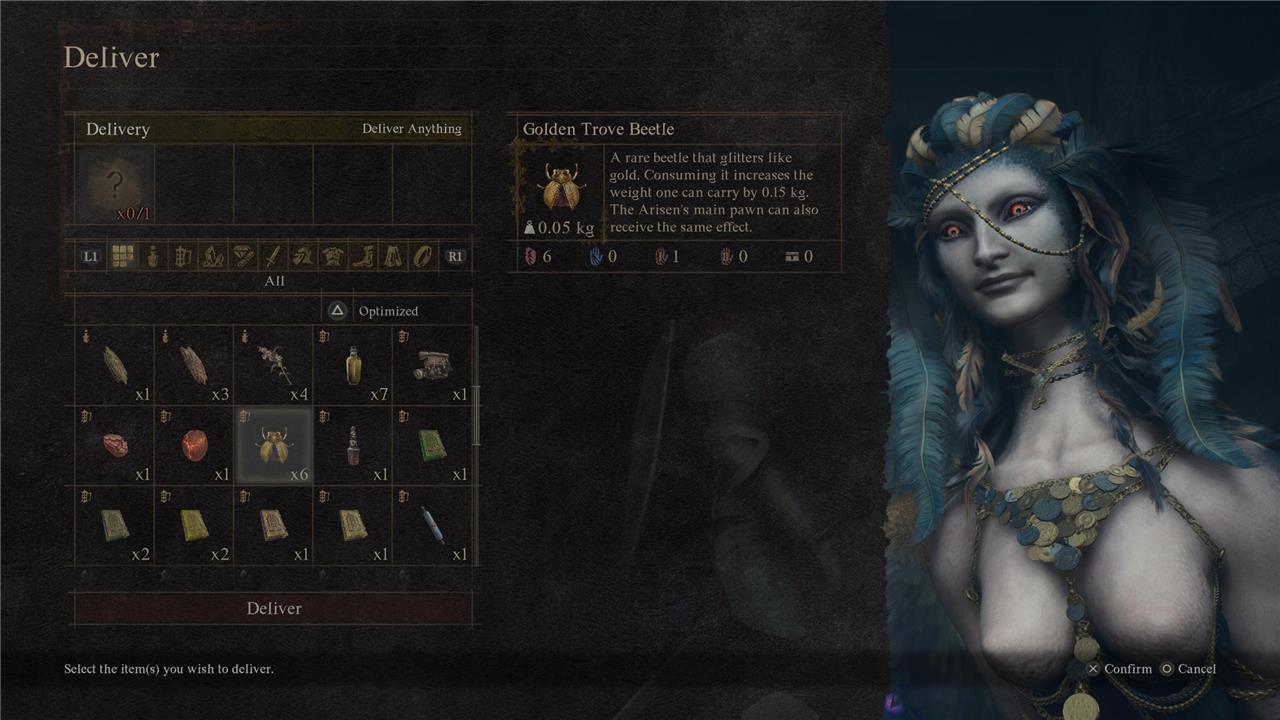This screenshot has height=720, width=1280.
Task: Switch to the All items grid tab
Action: [122, 256]
